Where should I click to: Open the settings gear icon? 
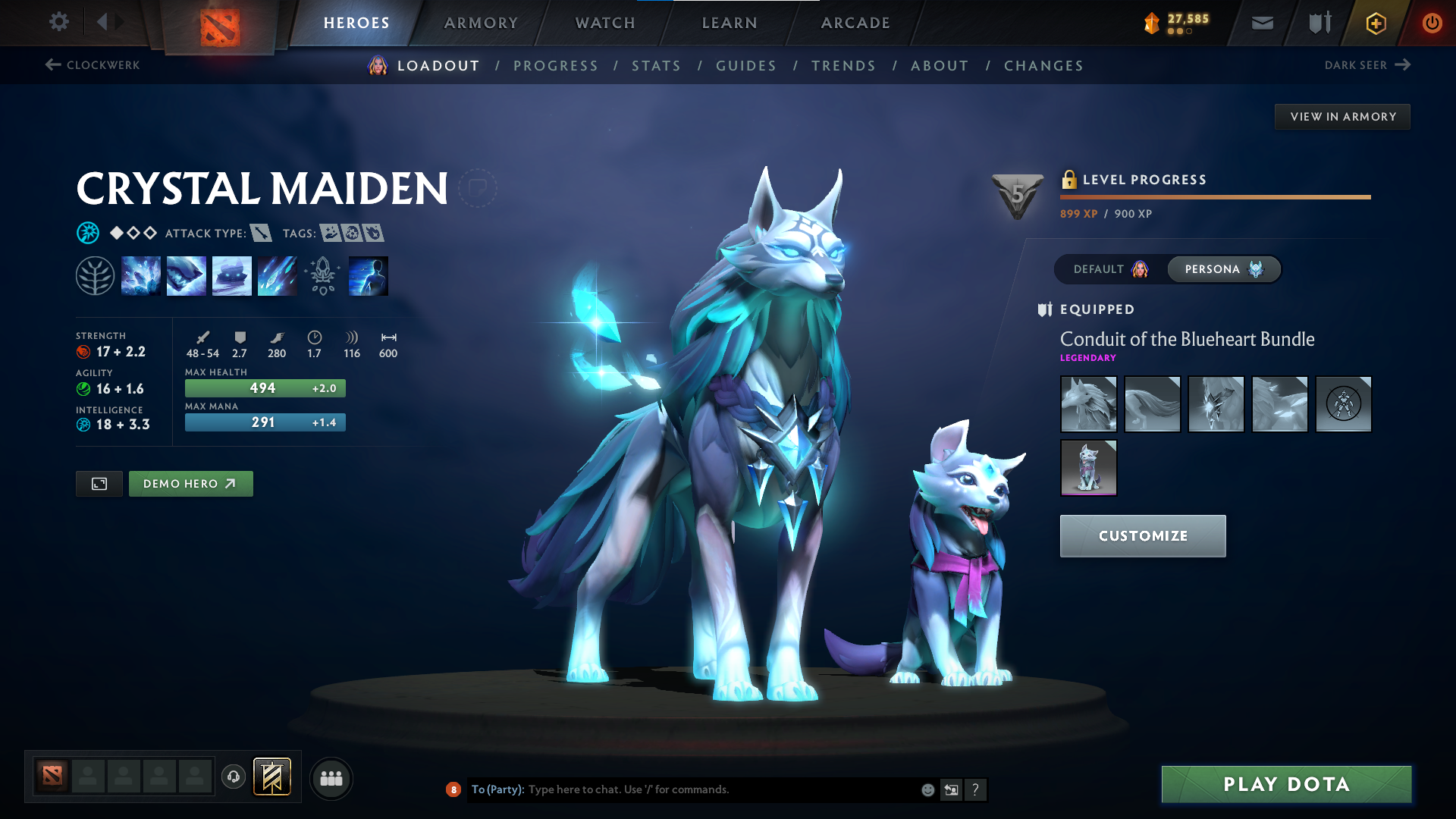click(x=58, y=23)
